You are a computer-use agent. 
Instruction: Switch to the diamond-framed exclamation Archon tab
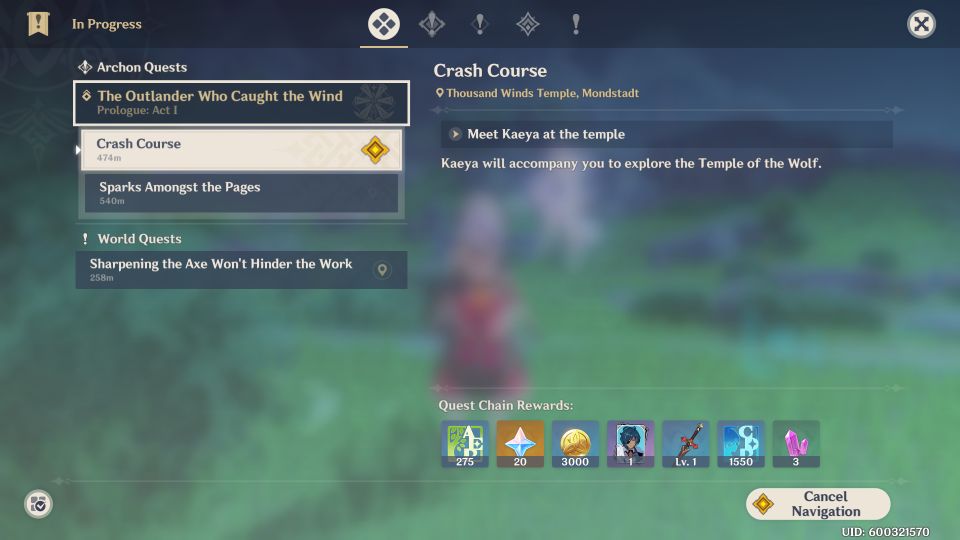coord(431,24)
